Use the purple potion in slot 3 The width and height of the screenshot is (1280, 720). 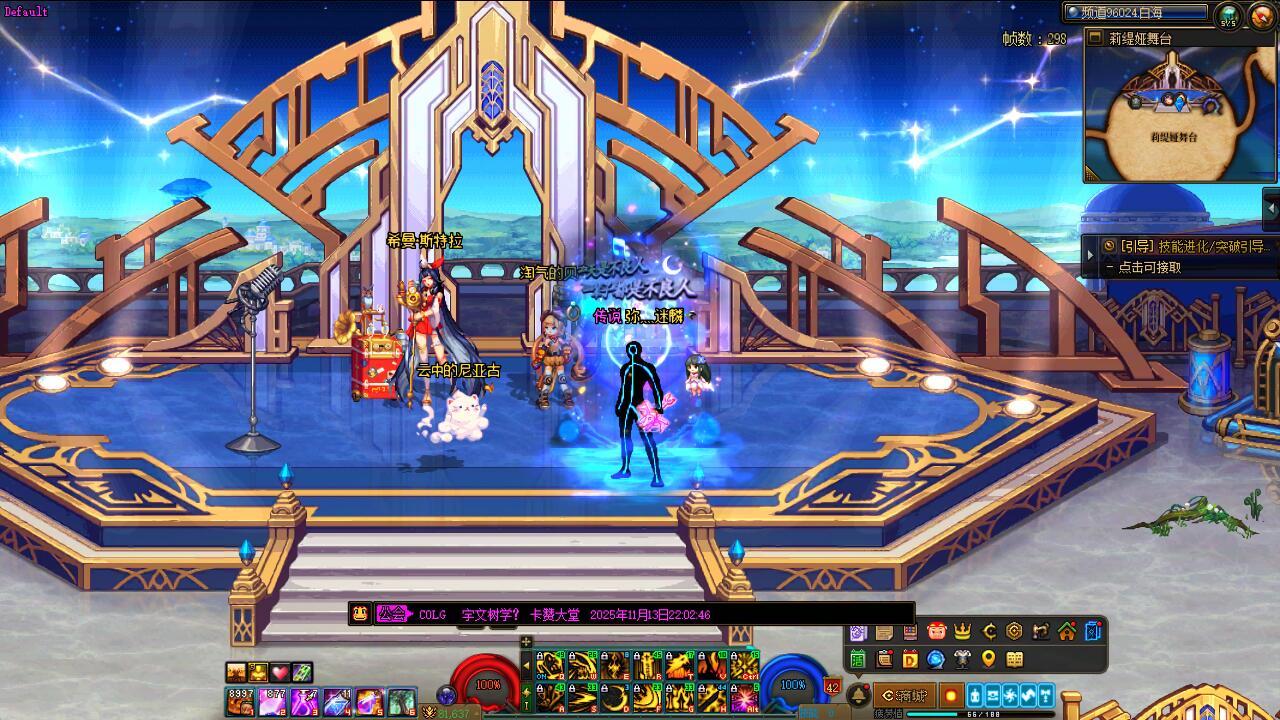[304, 702]
